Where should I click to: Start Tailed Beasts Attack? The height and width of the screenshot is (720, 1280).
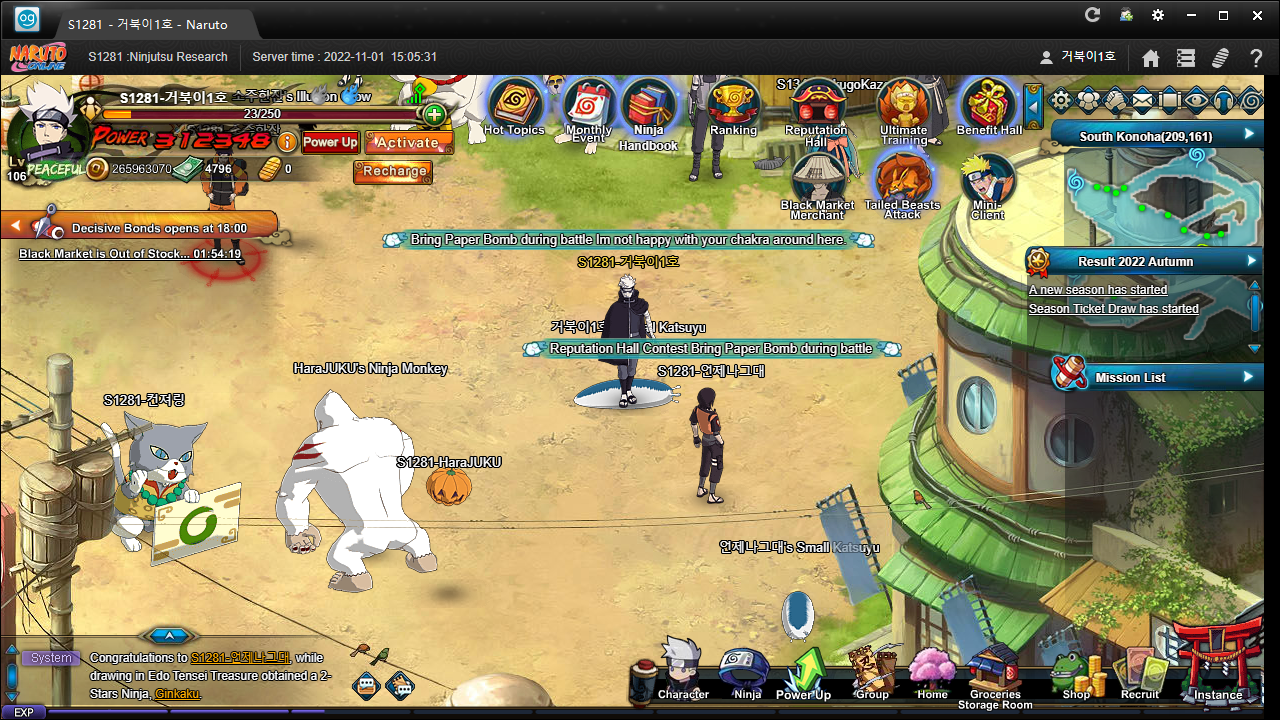(x=902, y=181)
